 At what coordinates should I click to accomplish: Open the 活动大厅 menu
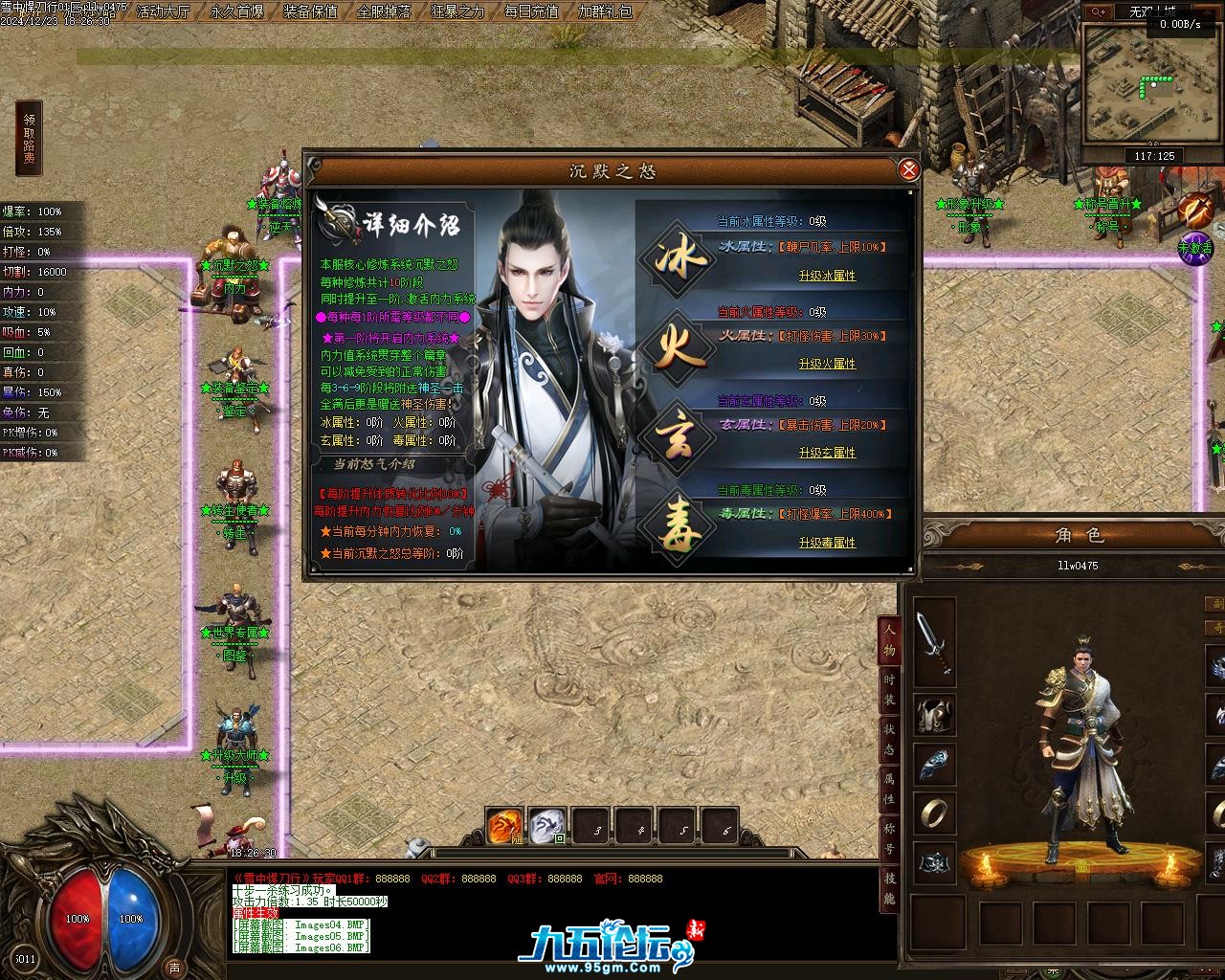(164, 11)
